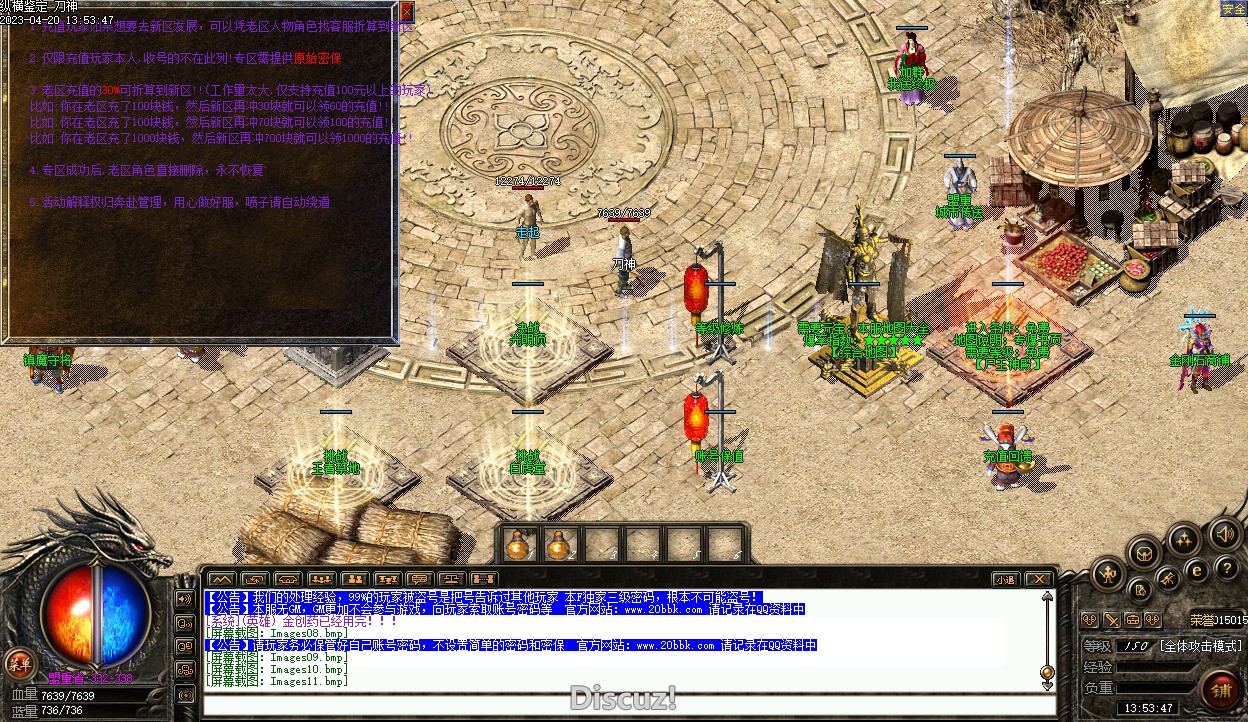
Task: Open the character figure panel icon
Action: click(x=1109, y=574)
